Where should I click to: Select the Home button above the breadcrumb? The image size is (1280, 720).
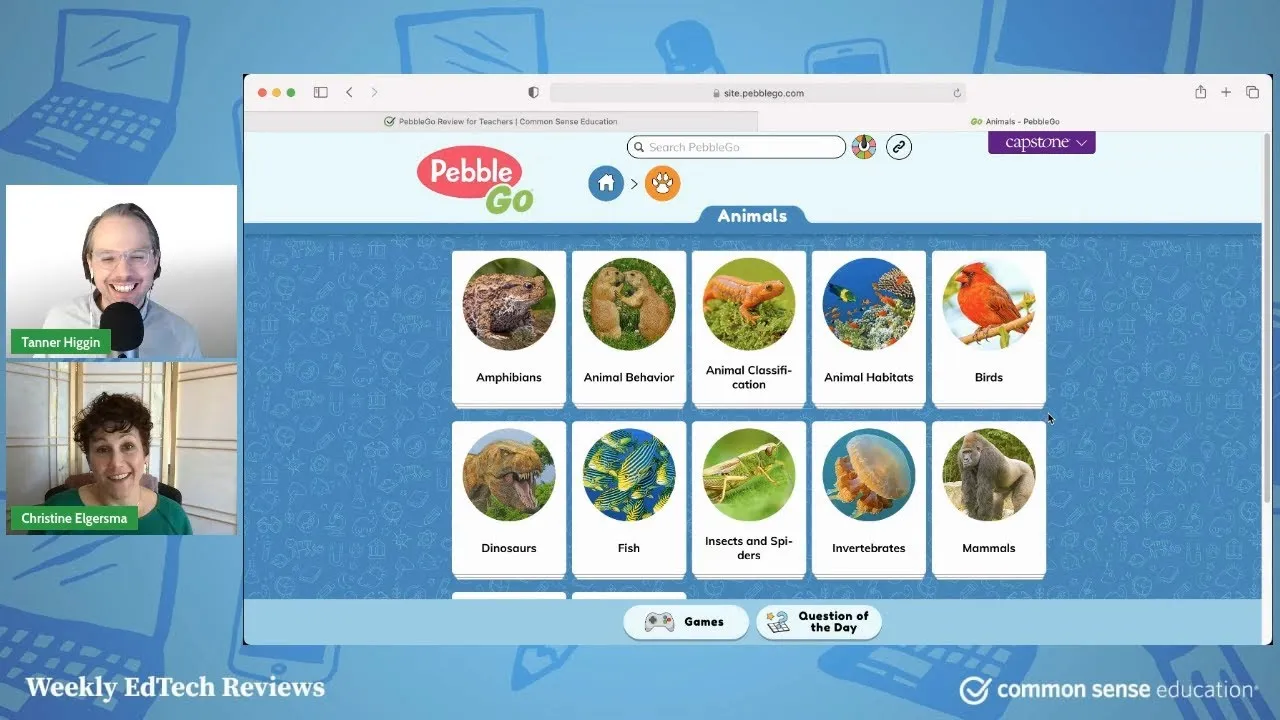click(606, 183)
